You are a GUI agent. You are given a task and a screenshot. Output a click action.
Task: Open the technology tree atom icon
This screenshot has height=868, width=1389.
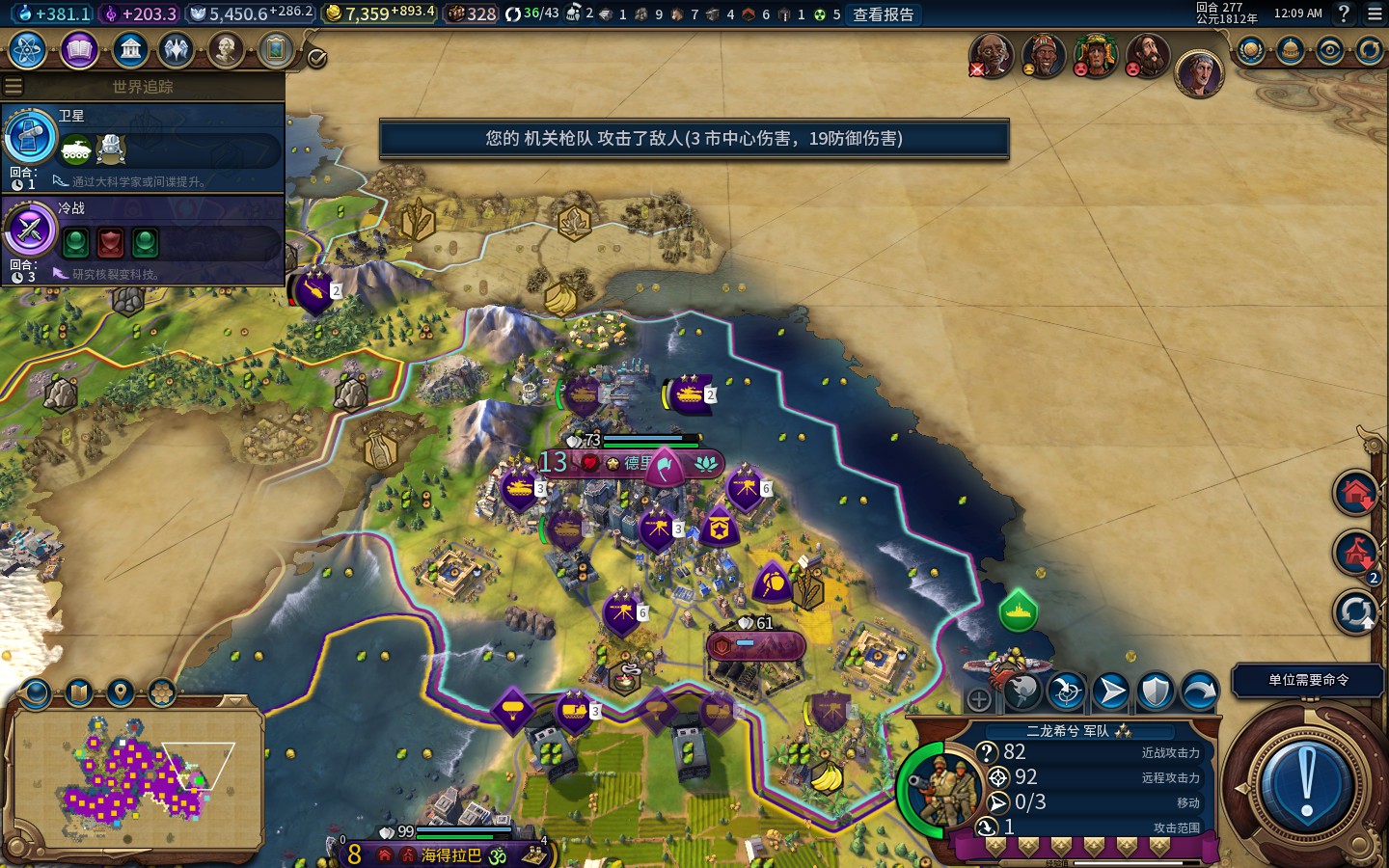28,49
